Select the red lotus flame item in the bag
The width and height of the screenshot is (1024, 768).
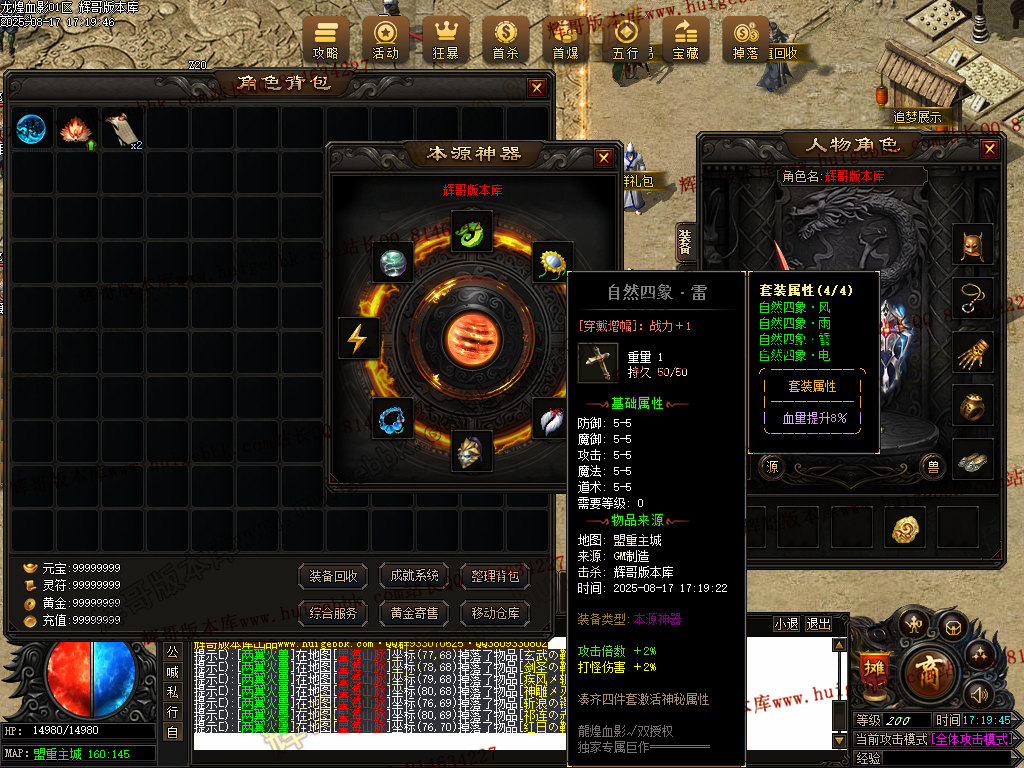pos(76,129)
